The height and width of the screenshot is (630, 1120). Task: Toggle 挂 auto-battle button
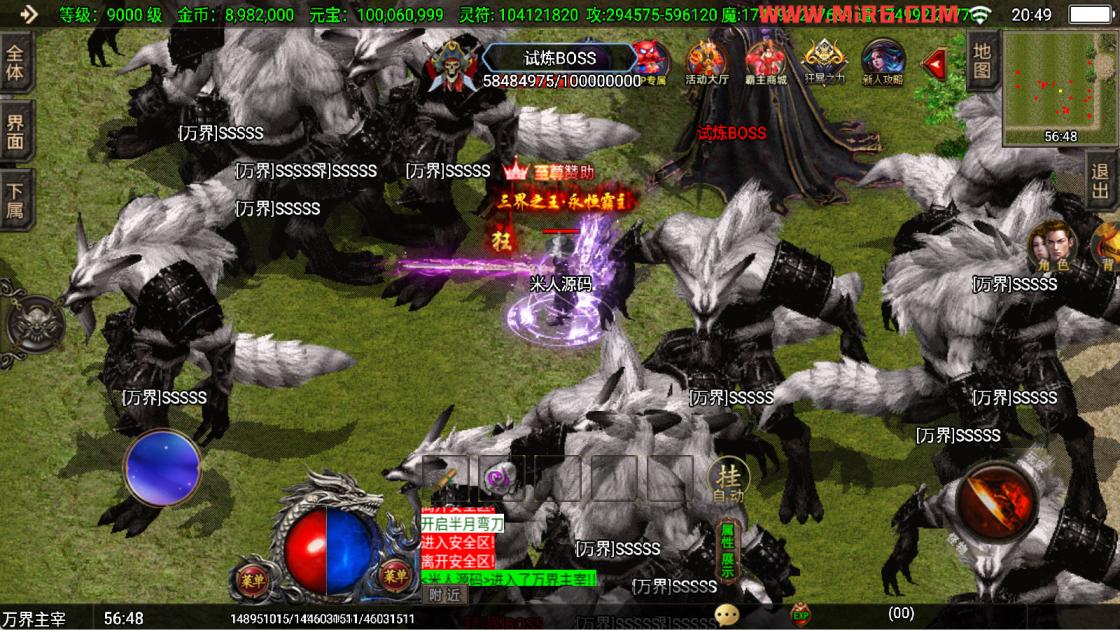tap(728, 480)
